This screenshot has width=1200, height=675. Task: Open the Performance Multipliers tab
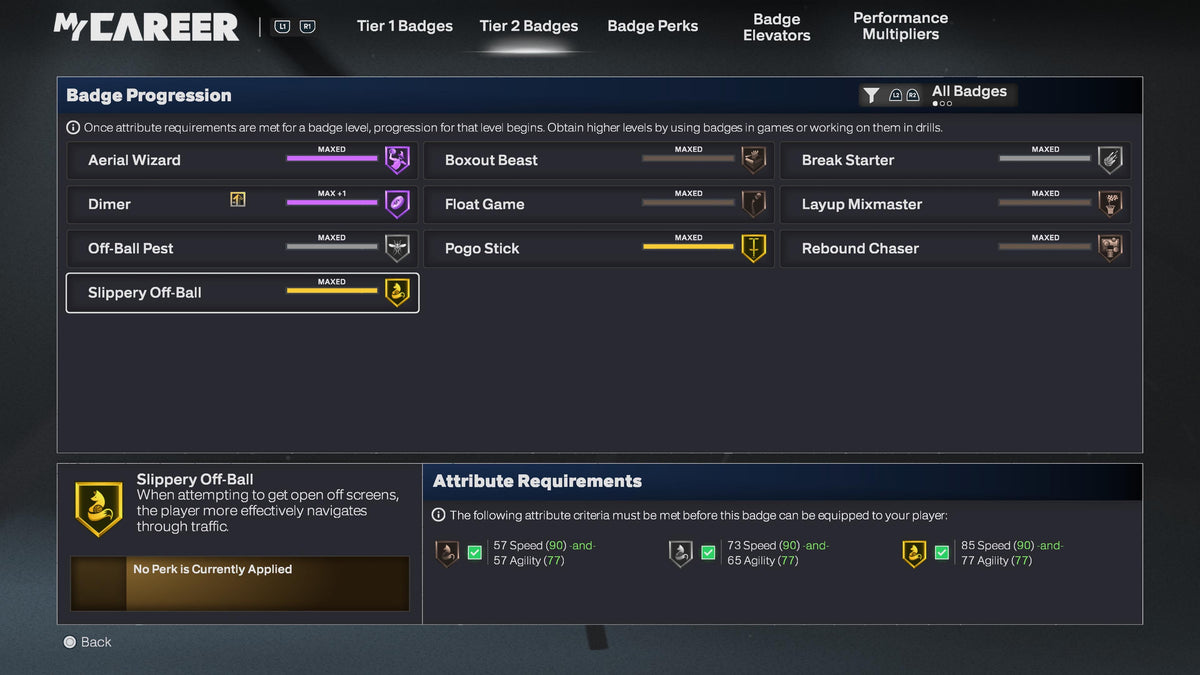click(x=900, y=26)
